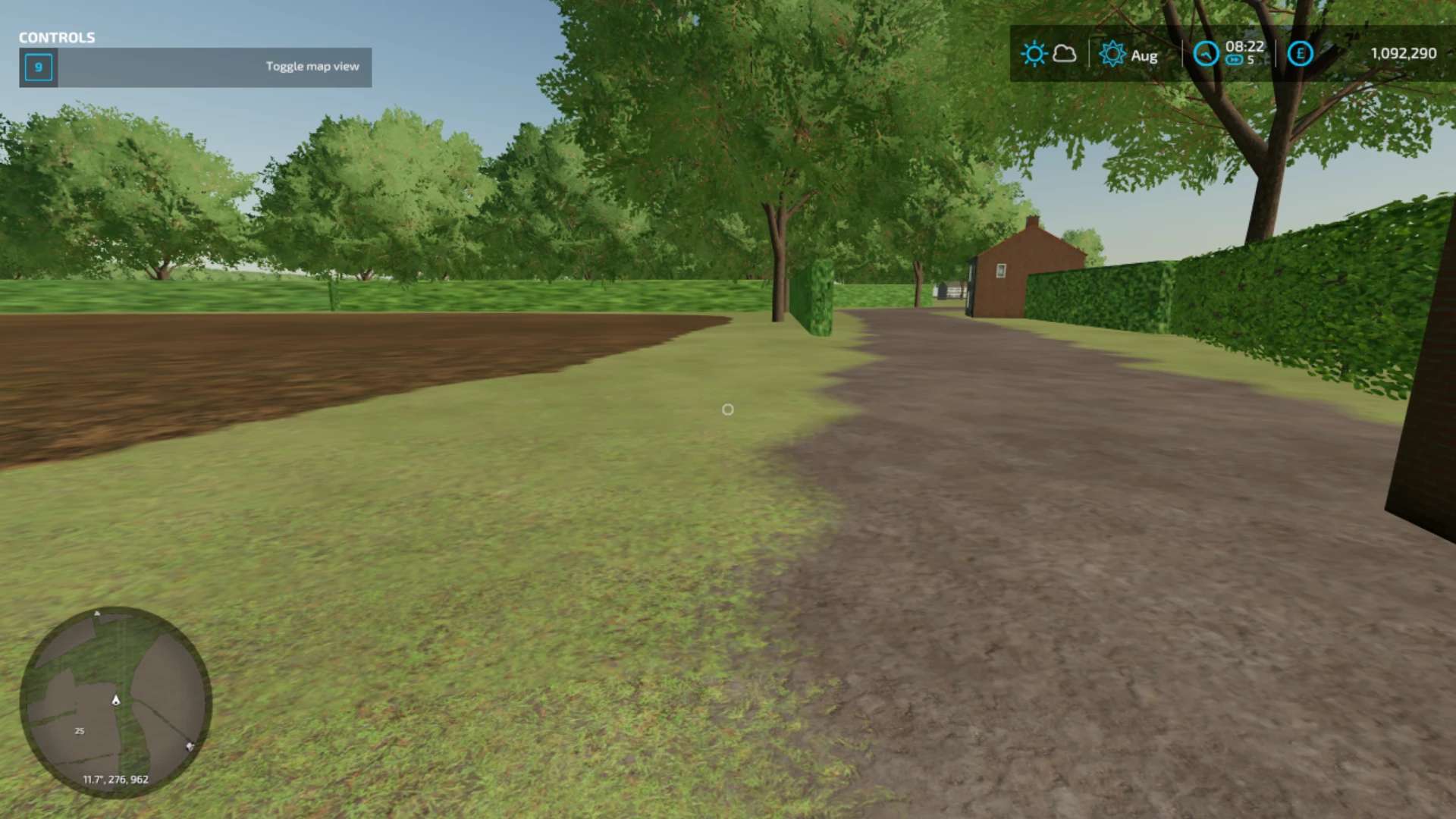Click the clock icon beside 08:22
Viewport: 1456px width, 819px height.
(x=1206, y=54)
